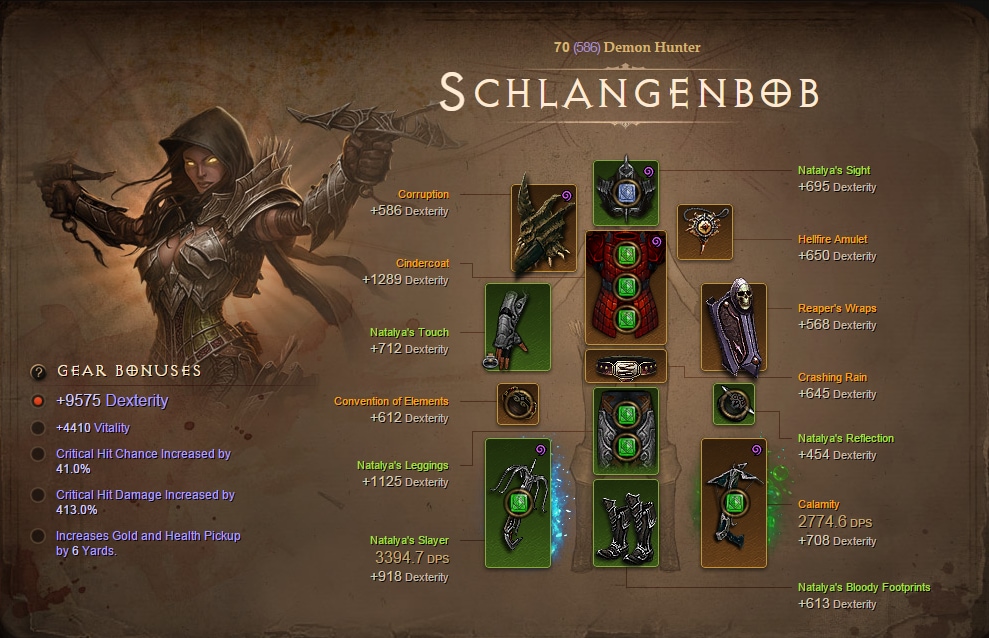Image resolution: width=989 pixels, height=638 pixels.
Task: Pick the Natalya's Reflection ring slot
Action: 733,404
